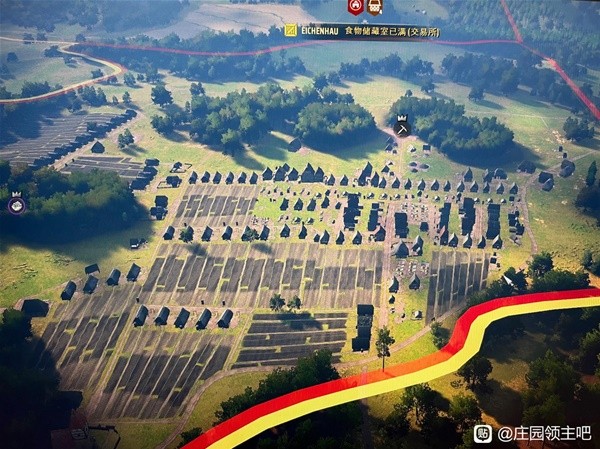
Task: Open the brown basket alert banner
Action: pyautogui.click(x=375, y=7)
